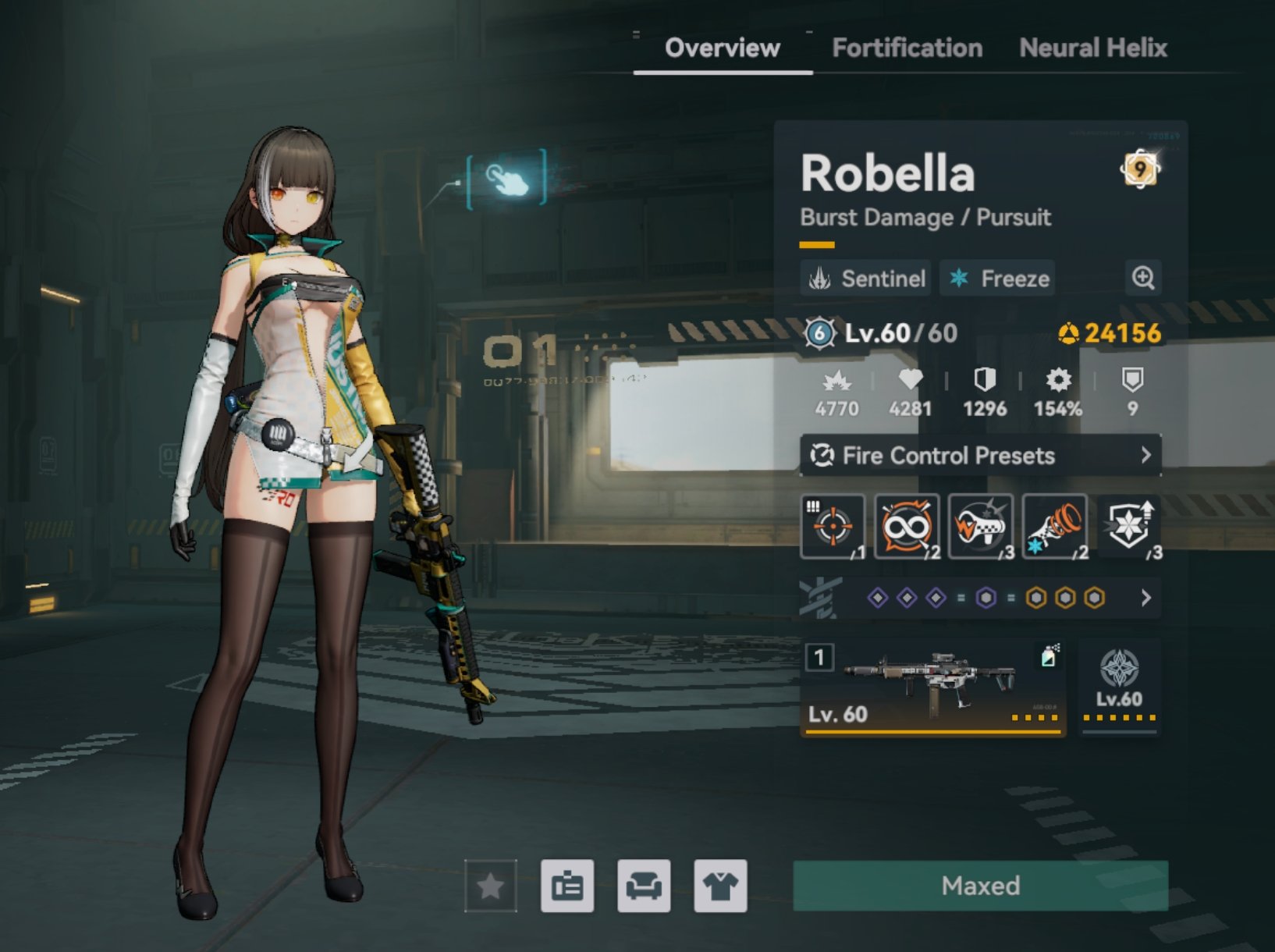Expand the neural helix node row
This screenshot has height=952, width=1275.
(1145, 598)
